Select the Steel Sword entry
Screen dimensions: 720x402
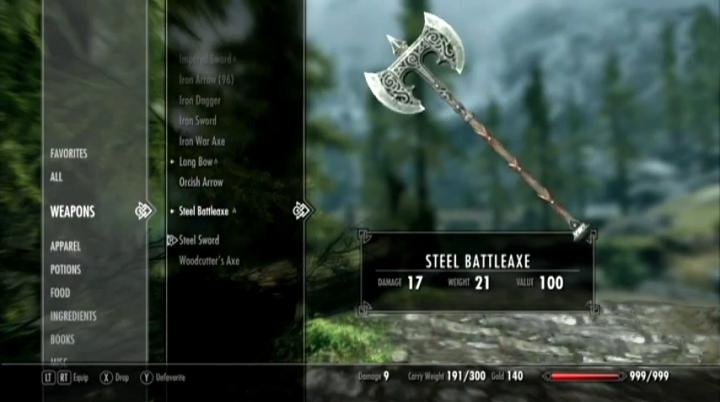199,240
